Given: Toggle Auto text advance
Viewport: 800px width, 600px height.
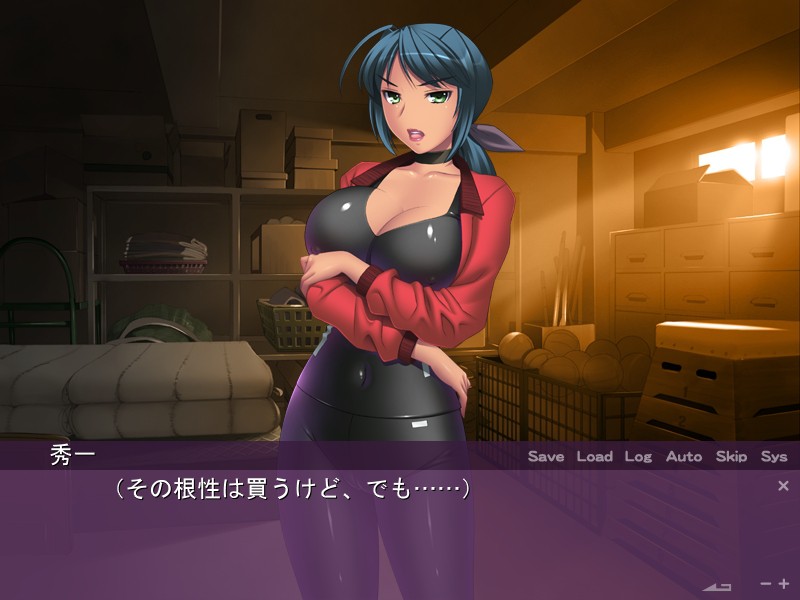Looking at the screenshot, I should 684,456.
